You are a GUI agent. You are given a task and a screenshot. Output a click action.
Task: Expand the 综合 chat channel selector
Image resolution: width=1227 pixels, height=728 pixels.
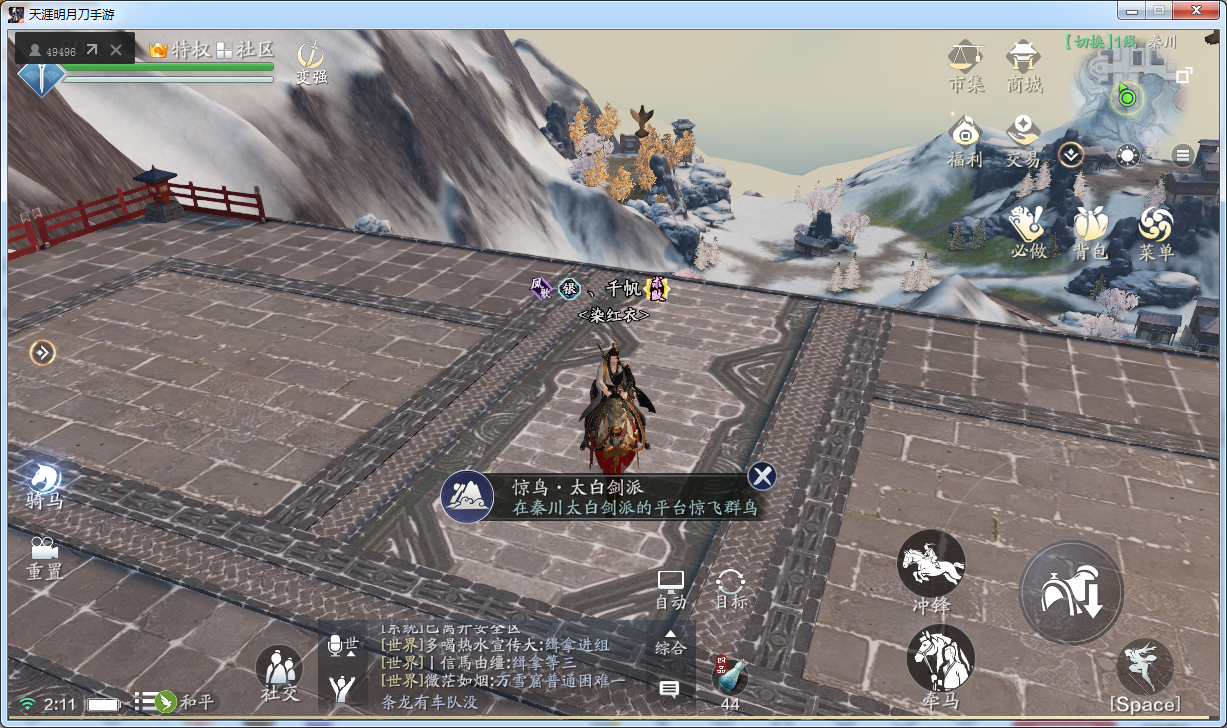tap(670, 640)
